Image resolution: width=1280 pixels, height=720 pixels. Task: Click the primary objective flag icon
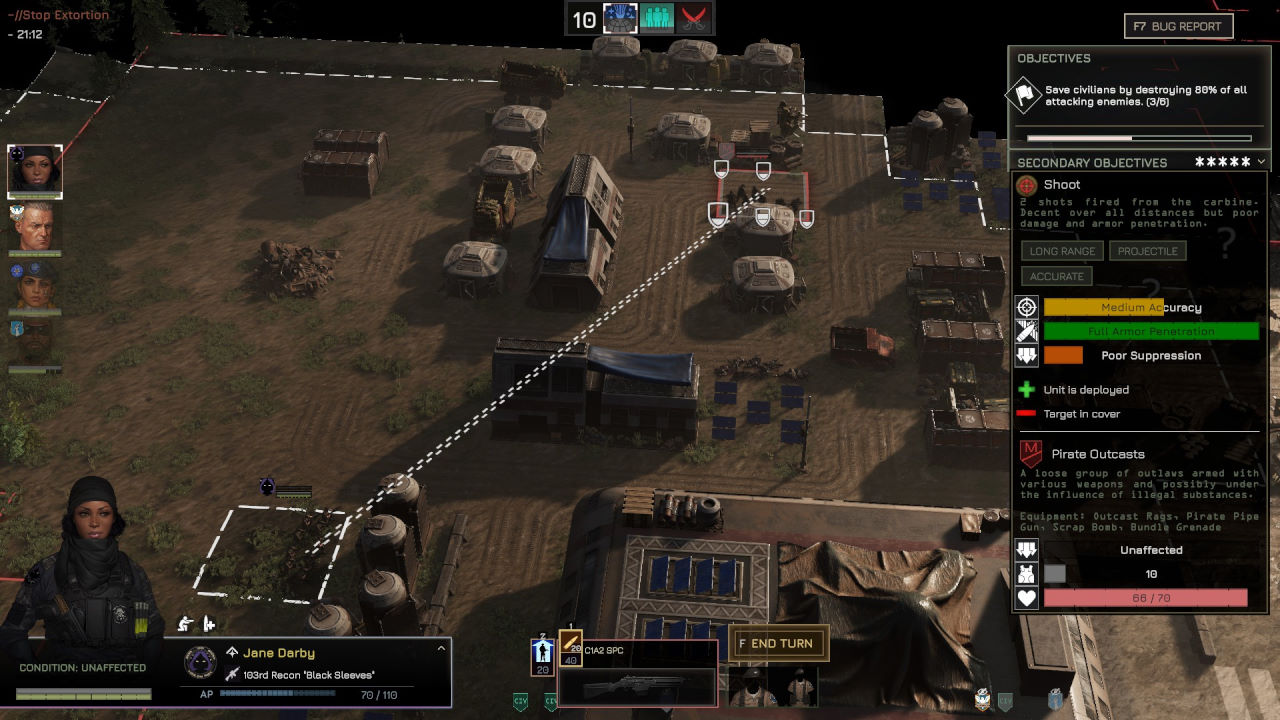[1025, 96]
